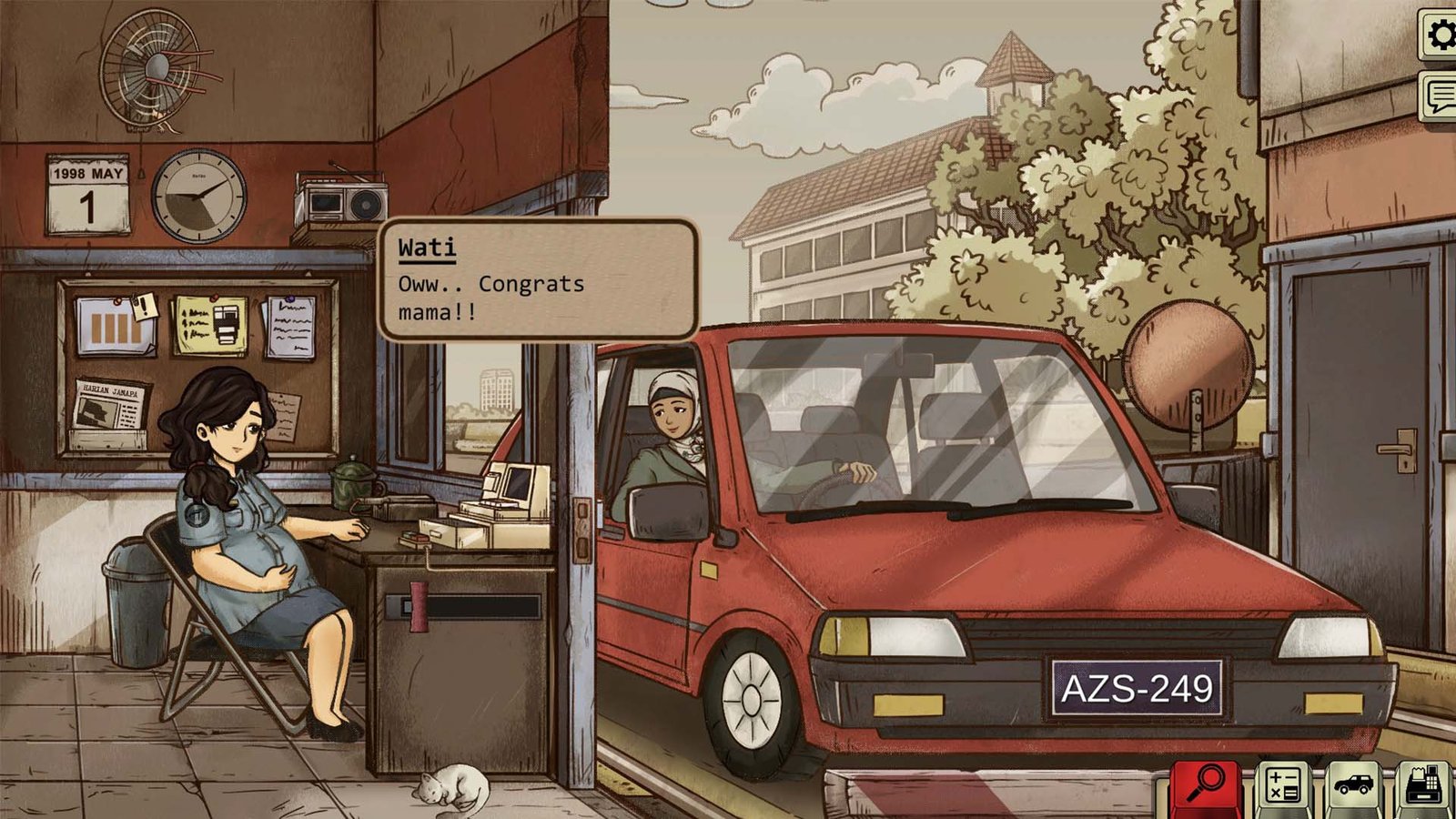Select the red magnifying glass inspect tool

[1208, 783]
